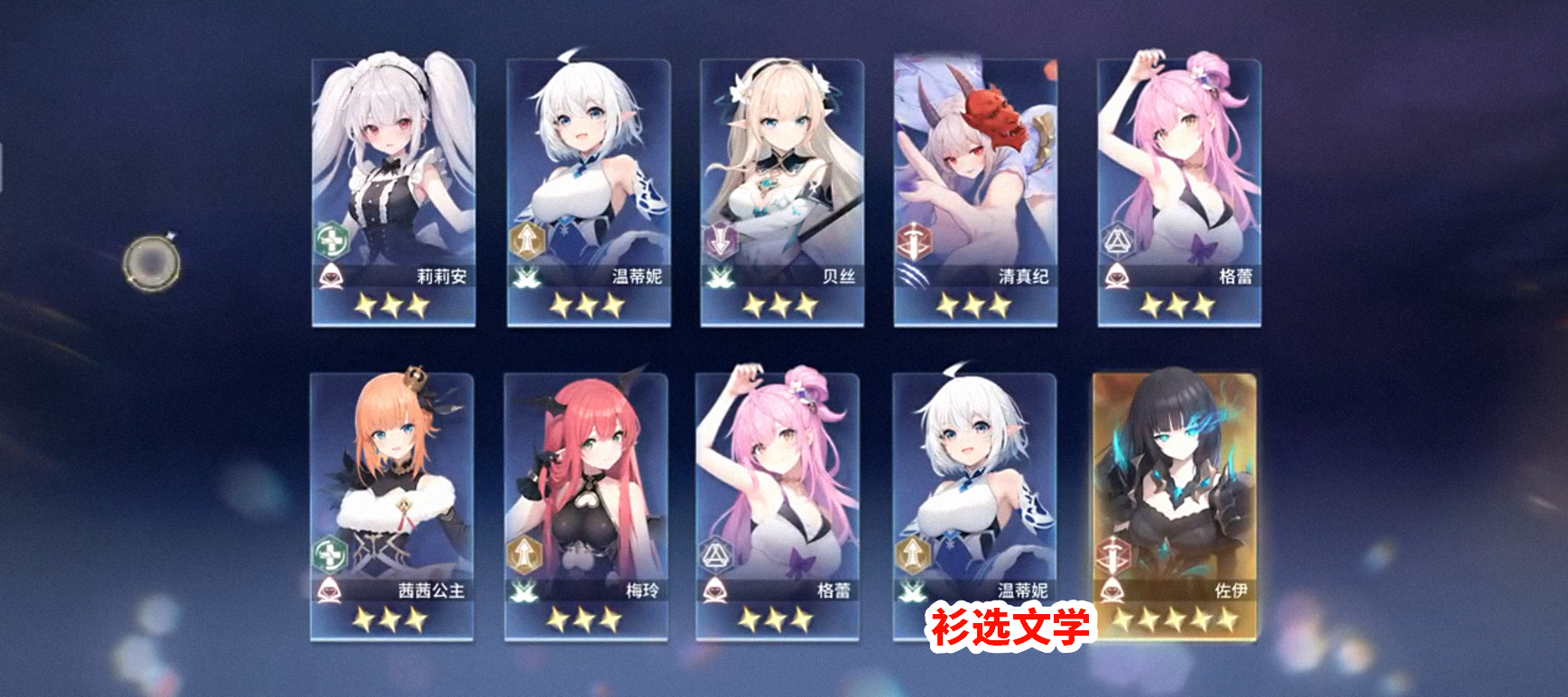1568x697 pixels.
Task: Click the dark down-arrow class icon on 贝丝's card
Action: [720, 239]
